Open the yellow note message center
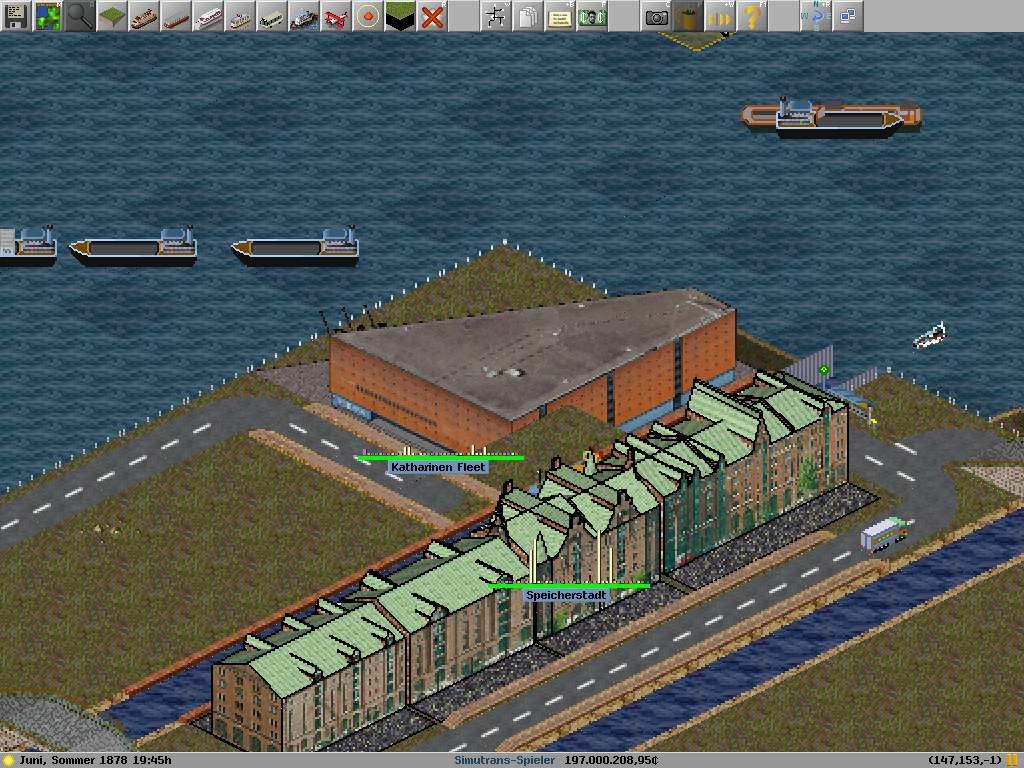Screen dimensions: 1024x768 coord(559,16)
